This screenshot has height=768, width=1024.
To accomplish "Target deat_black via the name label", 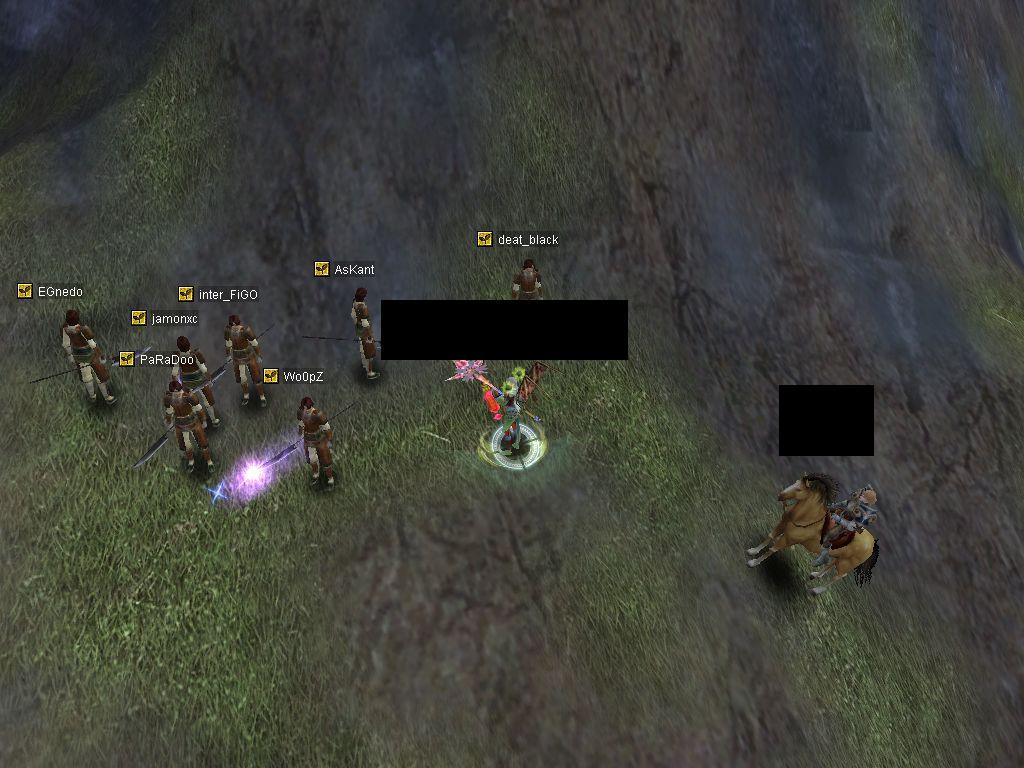I will [x=527, y=240].
